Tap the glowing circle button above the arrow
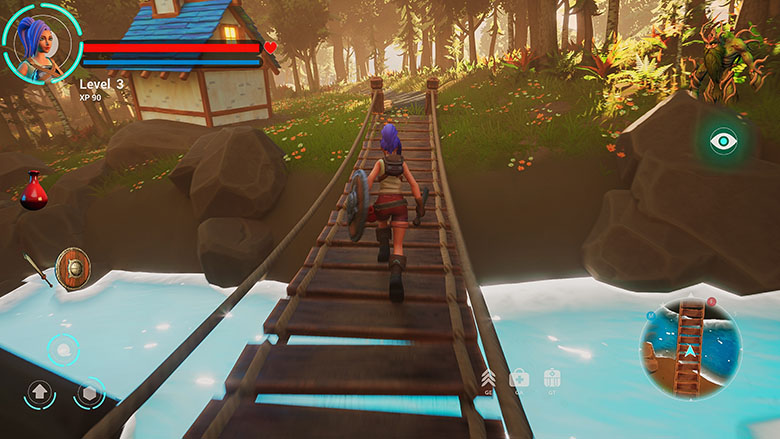The width and height of the screenshot is (780, 439). coord(64,350)
